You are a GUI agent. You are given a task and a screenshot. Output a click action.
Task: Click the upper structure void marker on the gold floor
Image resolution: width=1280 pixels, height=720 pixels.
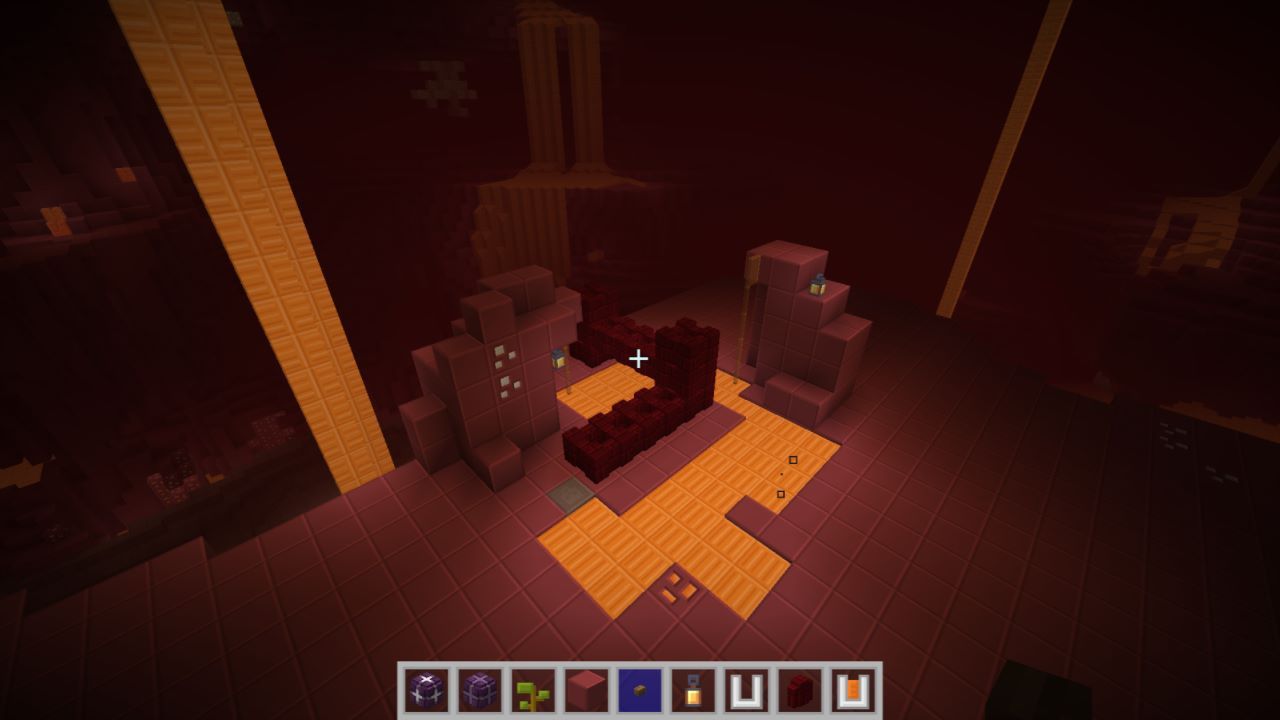coord(793,461)
